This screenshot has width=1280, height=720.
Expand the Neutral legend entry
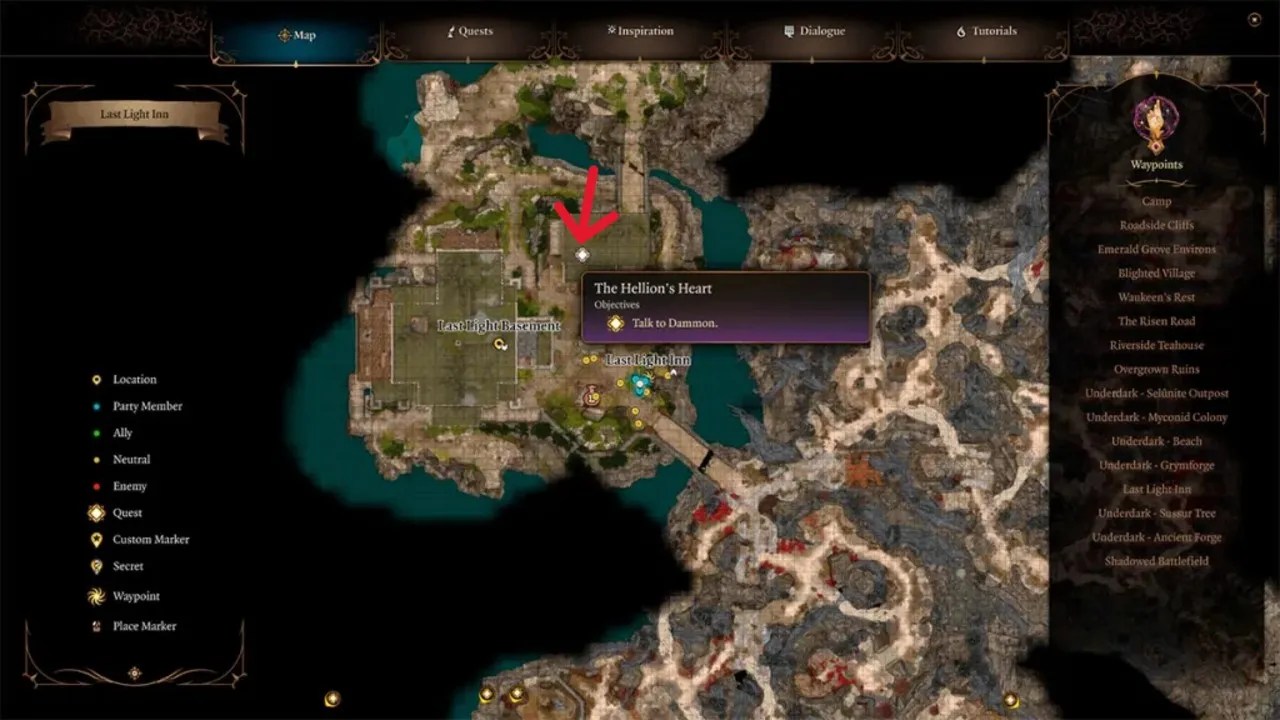[95, 459]
